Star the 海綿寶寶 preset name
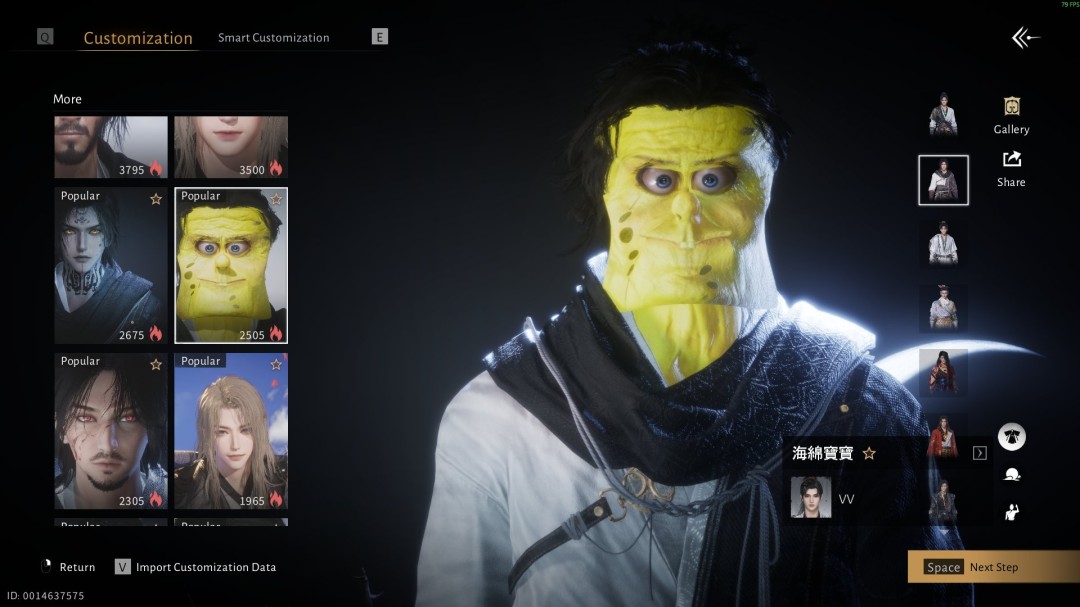 click(x=869, y=453)
